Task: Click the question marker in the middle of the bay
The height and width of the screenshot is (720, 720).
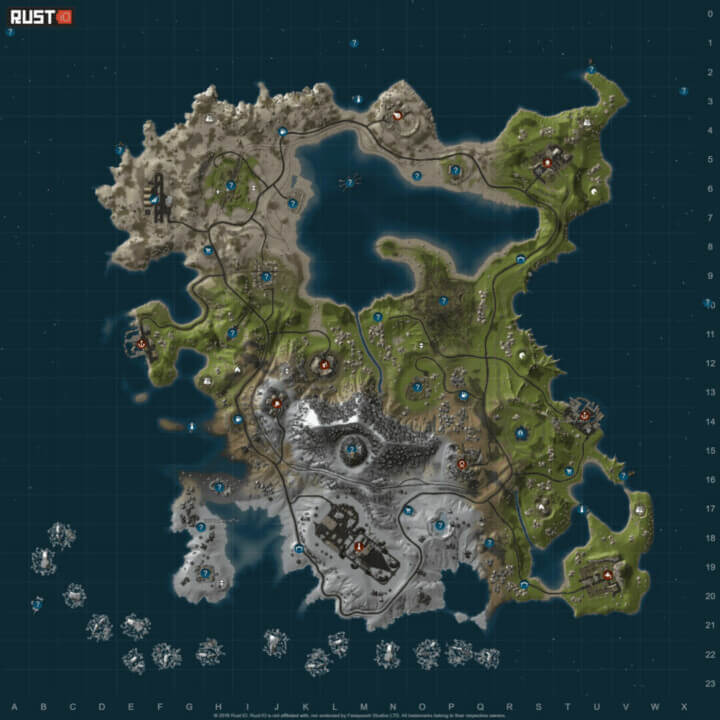Action: click(x=350, y=181)
